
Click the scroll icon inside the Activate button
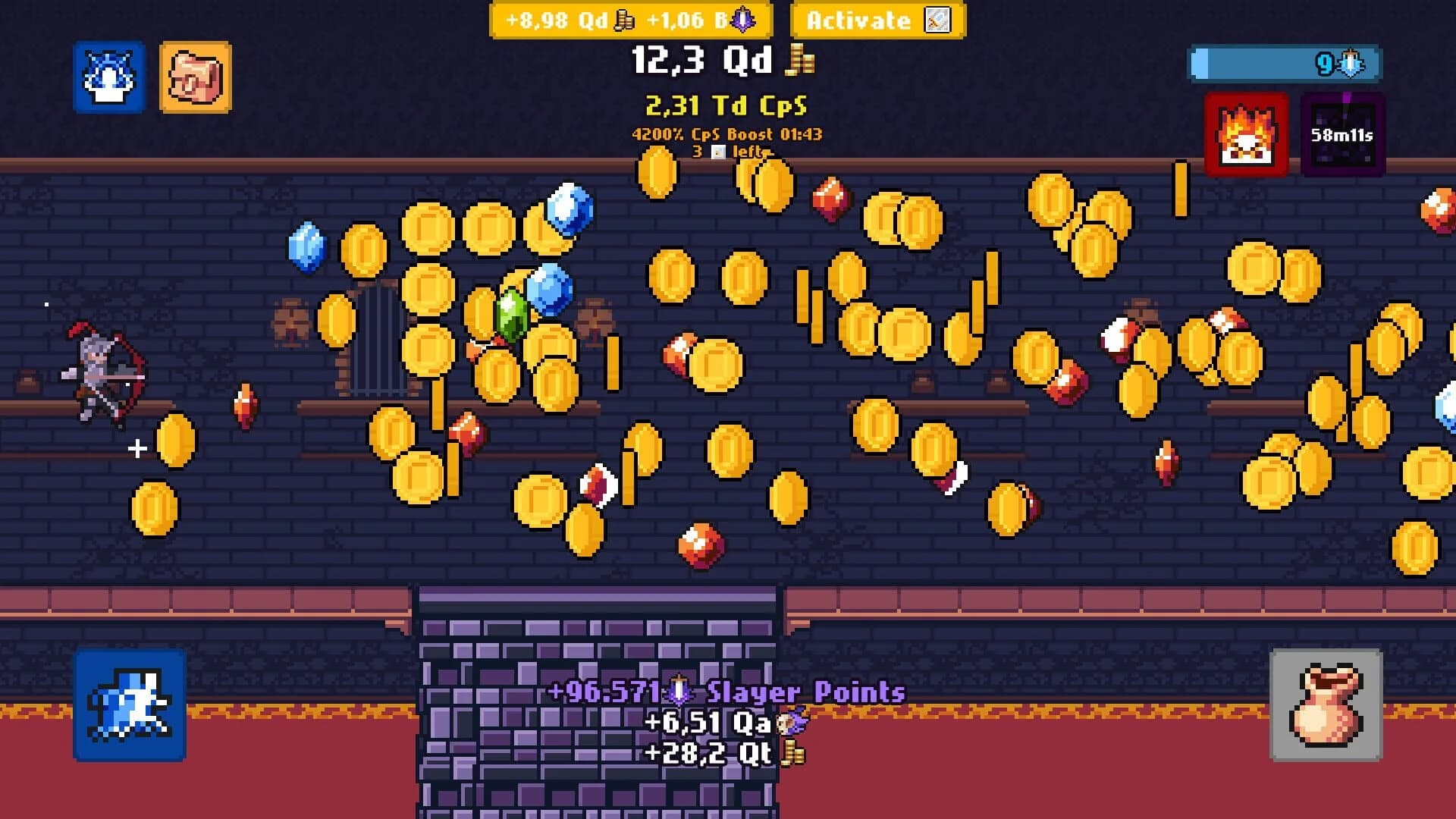(938, 20)
